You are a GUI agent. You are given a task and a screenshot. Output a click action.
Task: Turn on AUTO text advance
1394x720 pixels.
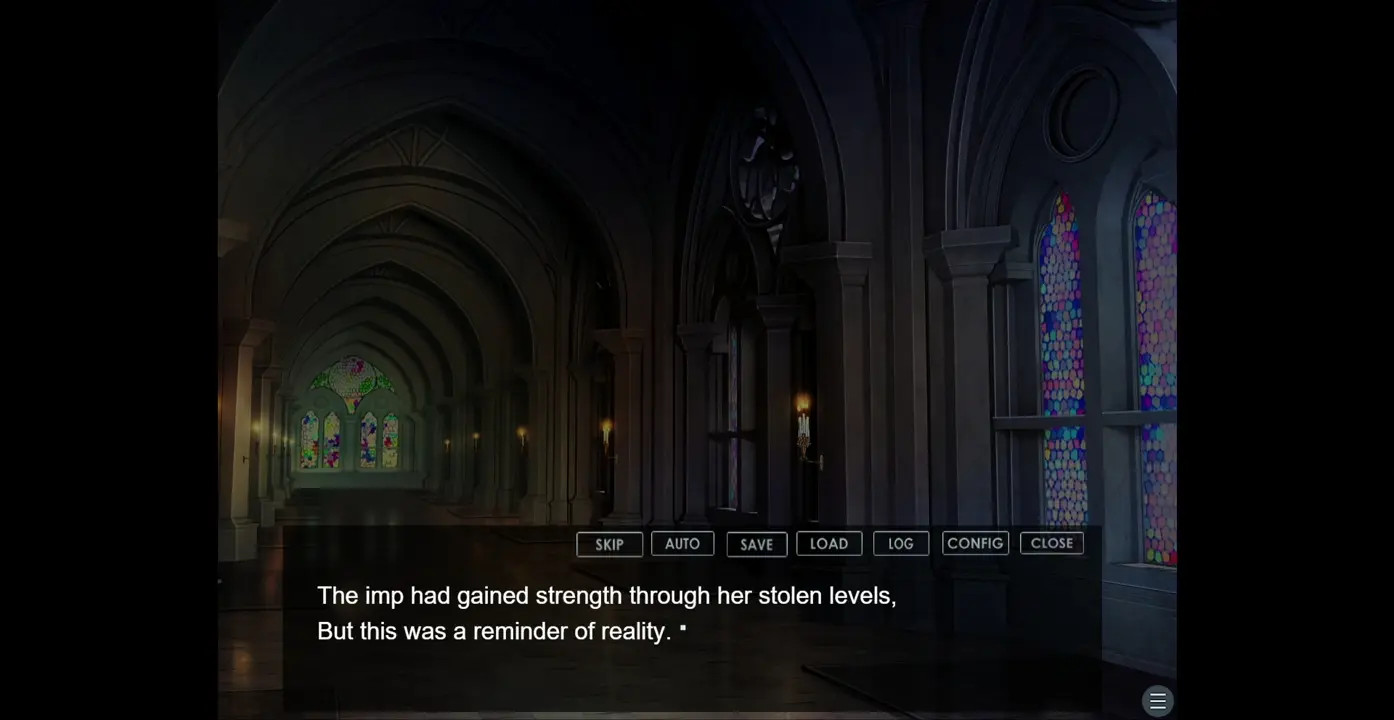[682, 543]
